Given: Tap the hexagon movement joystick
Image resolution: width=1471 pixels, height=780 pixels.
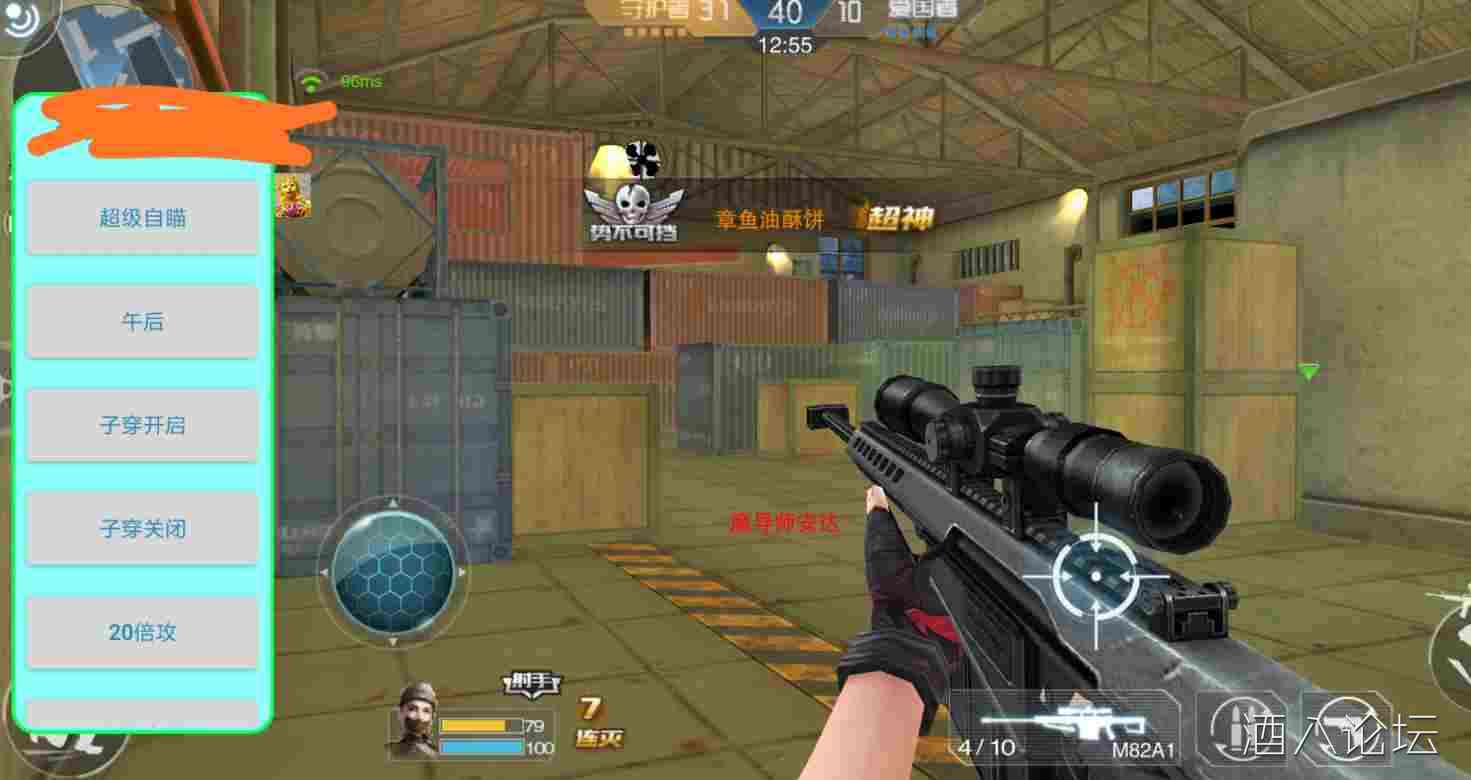Looking at the screenshot, I should [392, 573].
